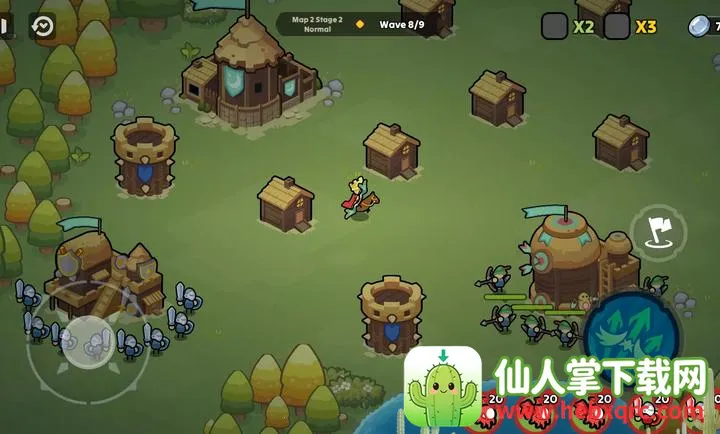Screen dimensions: 720x434
Task: Select the X2 speed checkbox
Action: pos(554,26)
